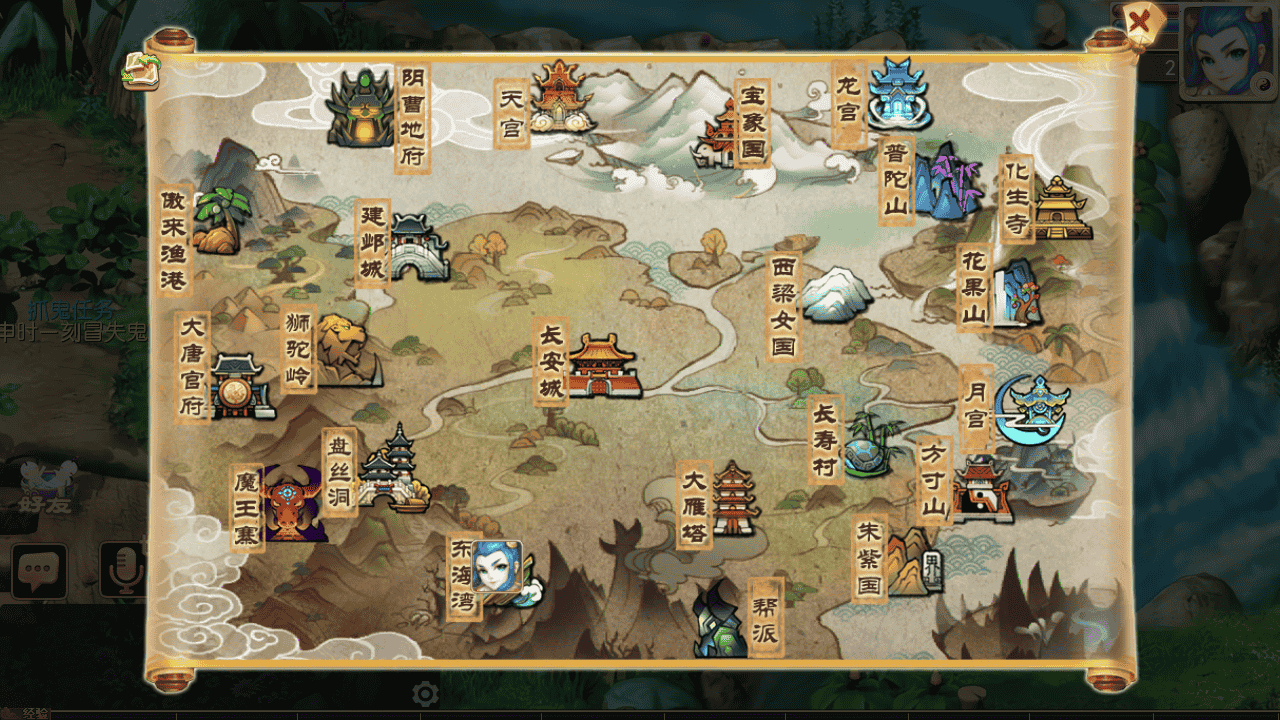
Task: Go to 阴曹地府 on the map
Action: (361, 108)
